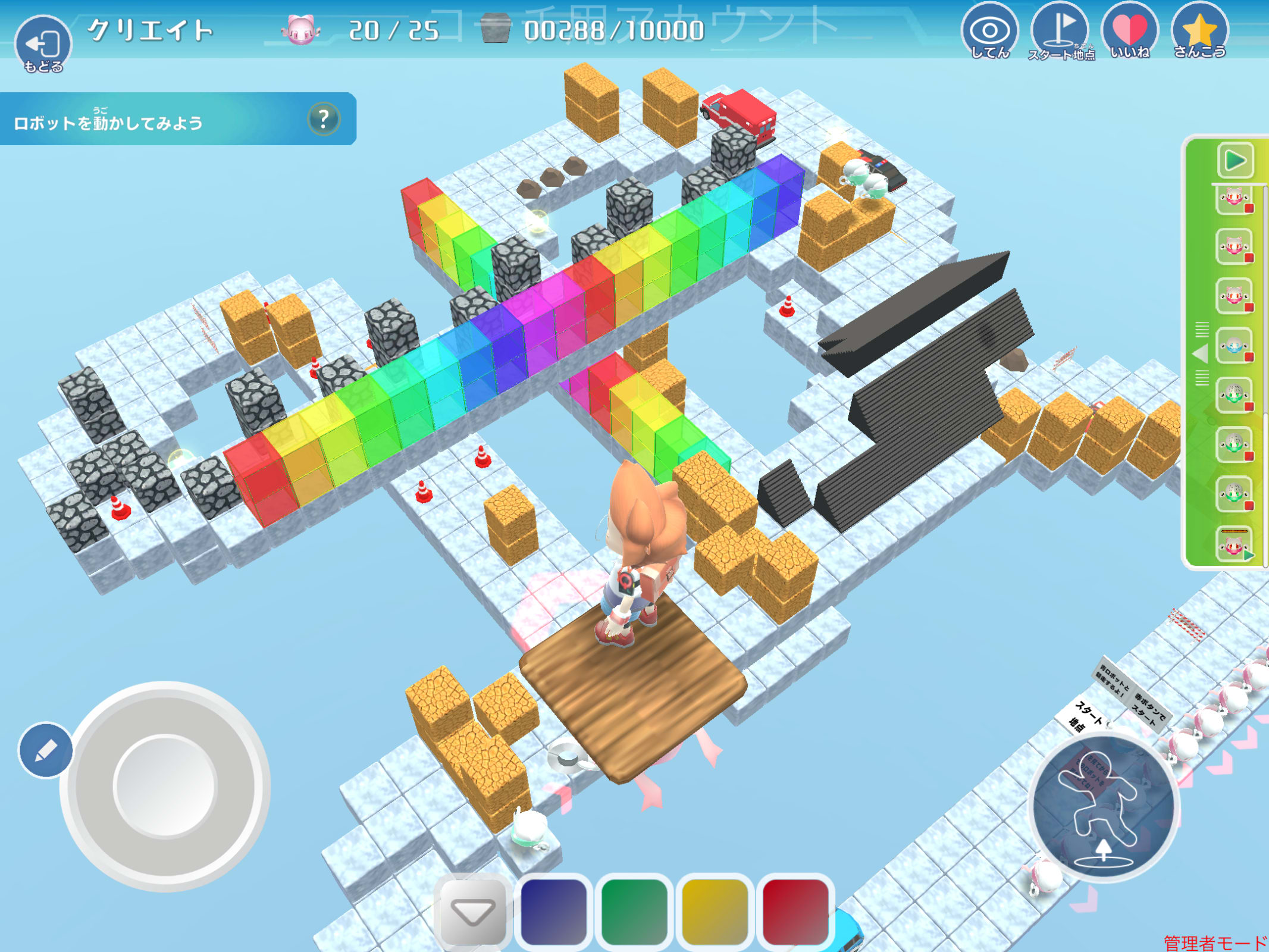Change the camera view with してん
The height and width of the screenshot is (952, 1269).
[x=989, y=32]
